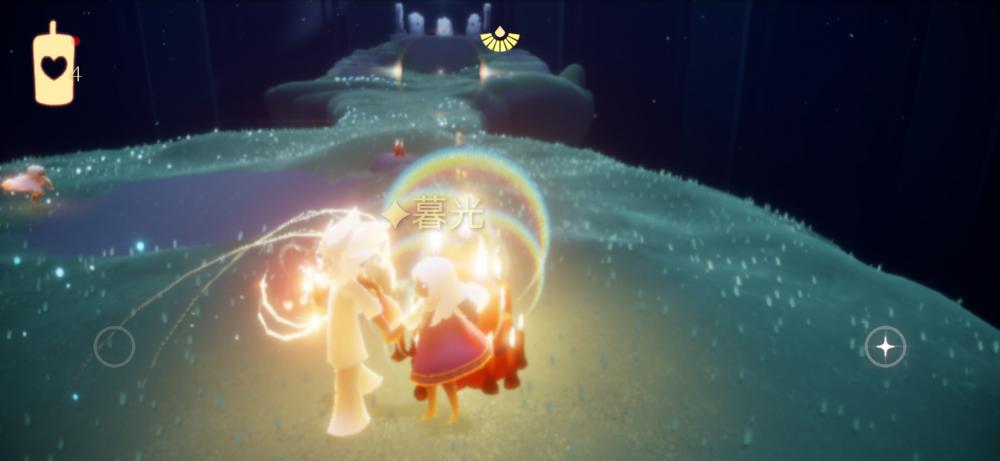Activate the four-point star call button
Viewport: 1000px width, 461px height.
[x=885, y=347]
